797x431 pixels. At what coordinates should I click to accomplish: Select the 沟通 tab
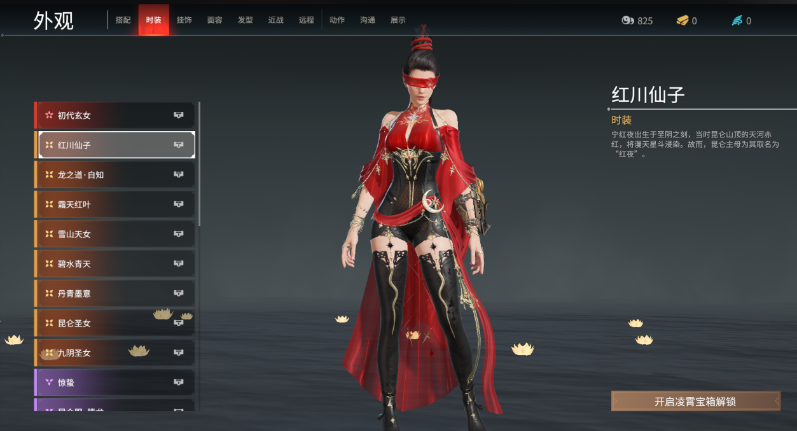[367, 20]
